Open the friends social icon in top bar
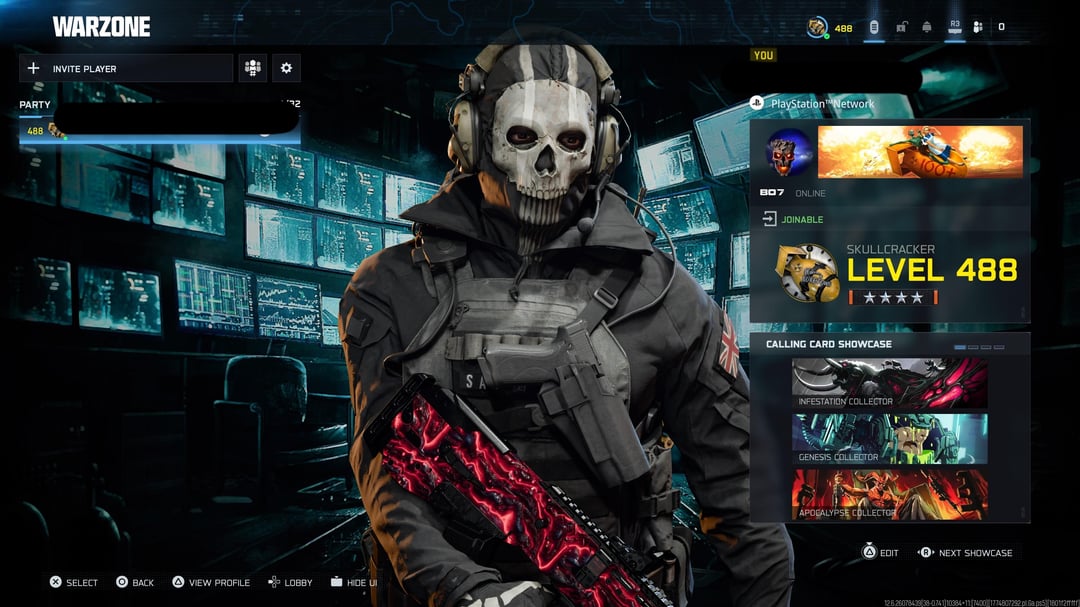This screenshot has height=607, width=1080. click(x=978, y=27)
